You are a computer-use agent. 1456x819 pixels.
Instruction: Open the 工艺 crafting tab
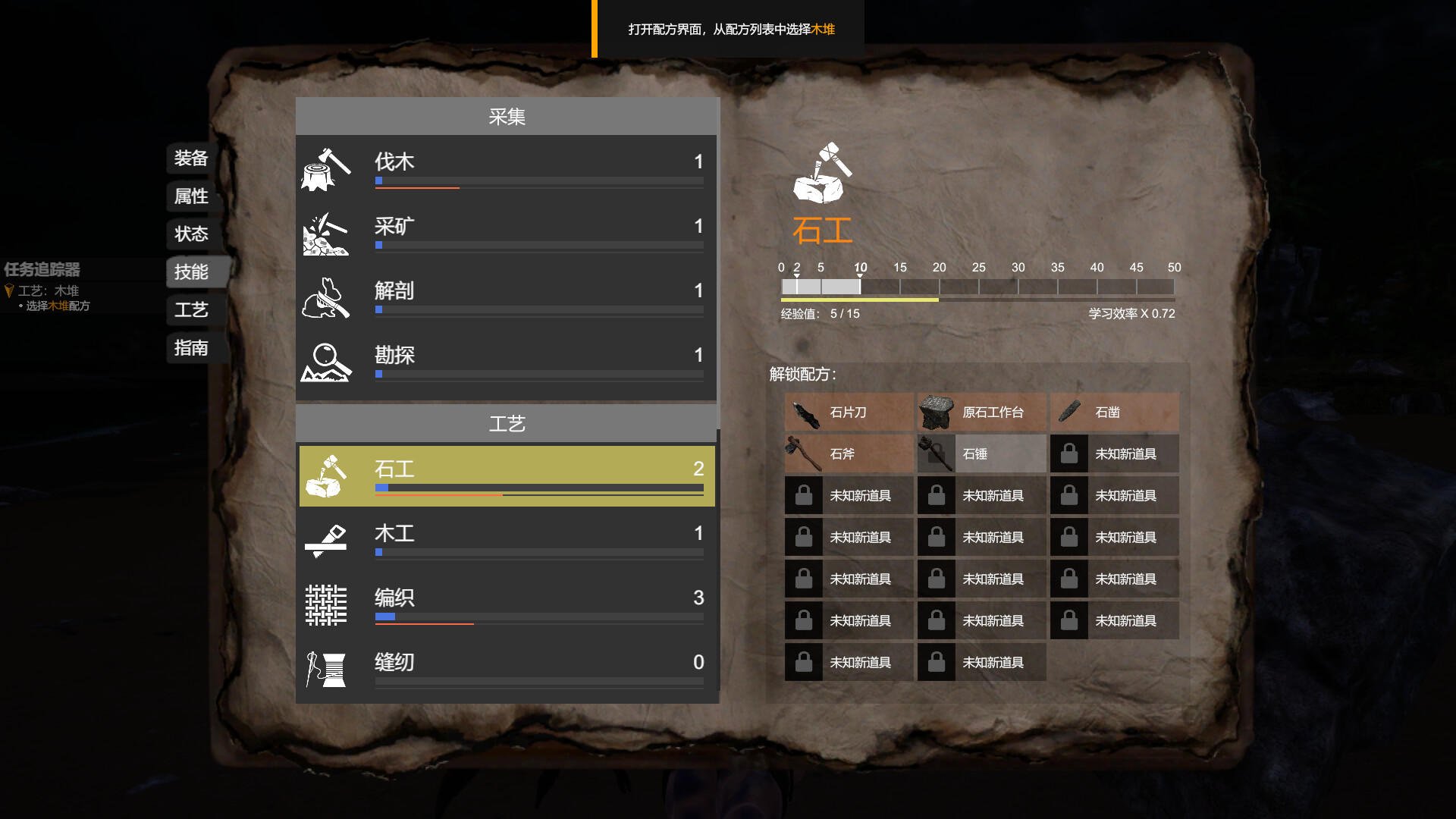(190, 310)
